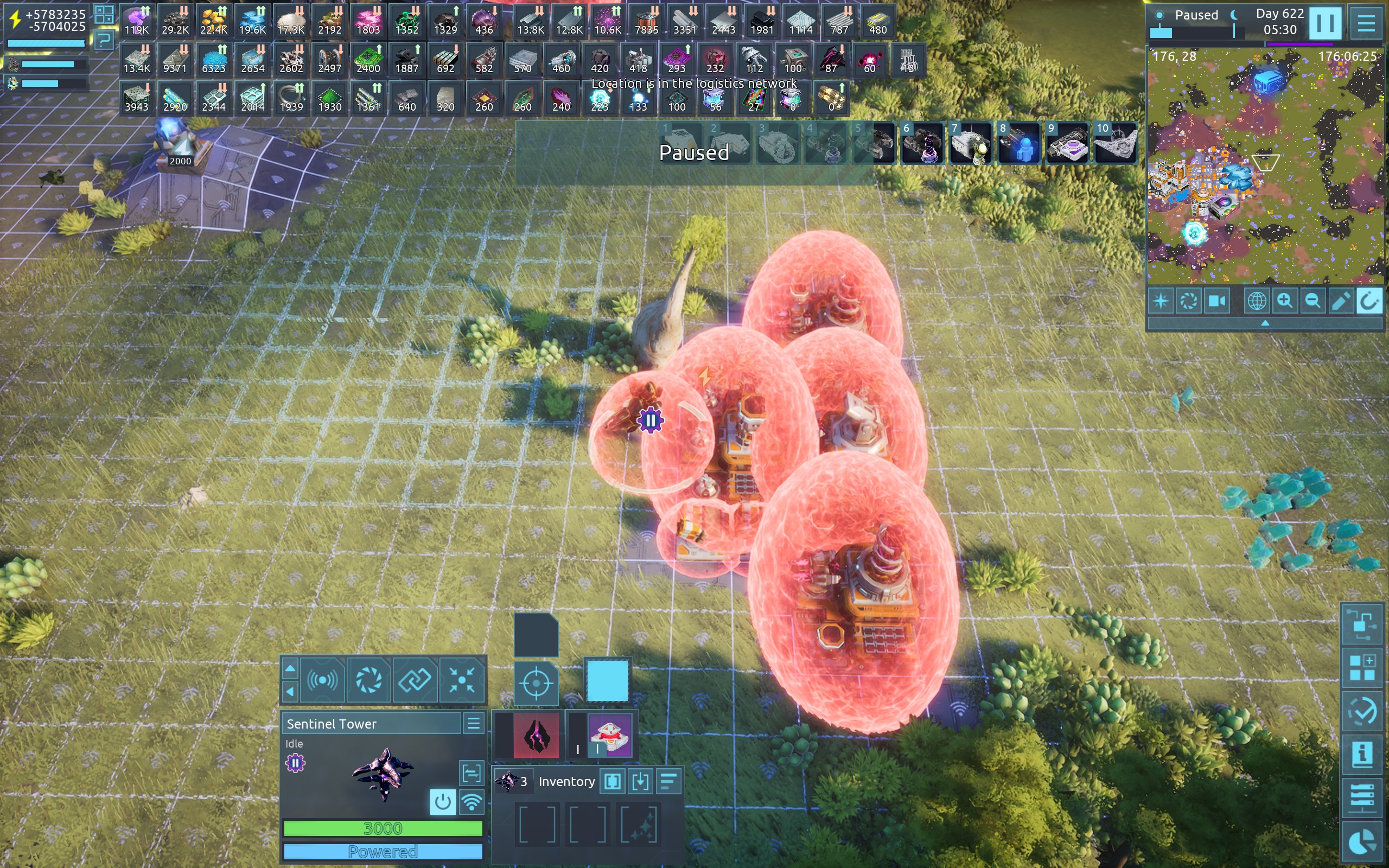Click the sort button in Inventory header
This screenshot has width=1389, height=868.
pyautogui.click(x=668, y=781)
